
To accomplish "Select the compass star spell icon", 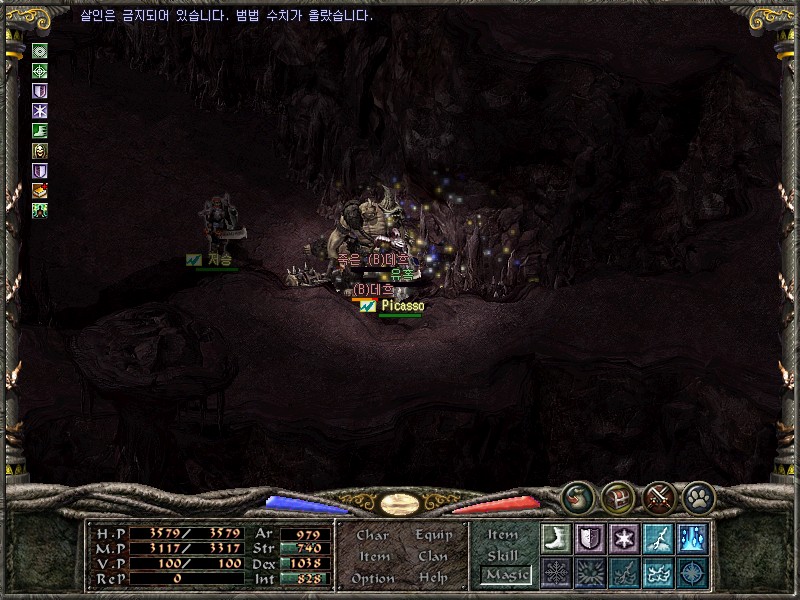I will pos(692,572).
